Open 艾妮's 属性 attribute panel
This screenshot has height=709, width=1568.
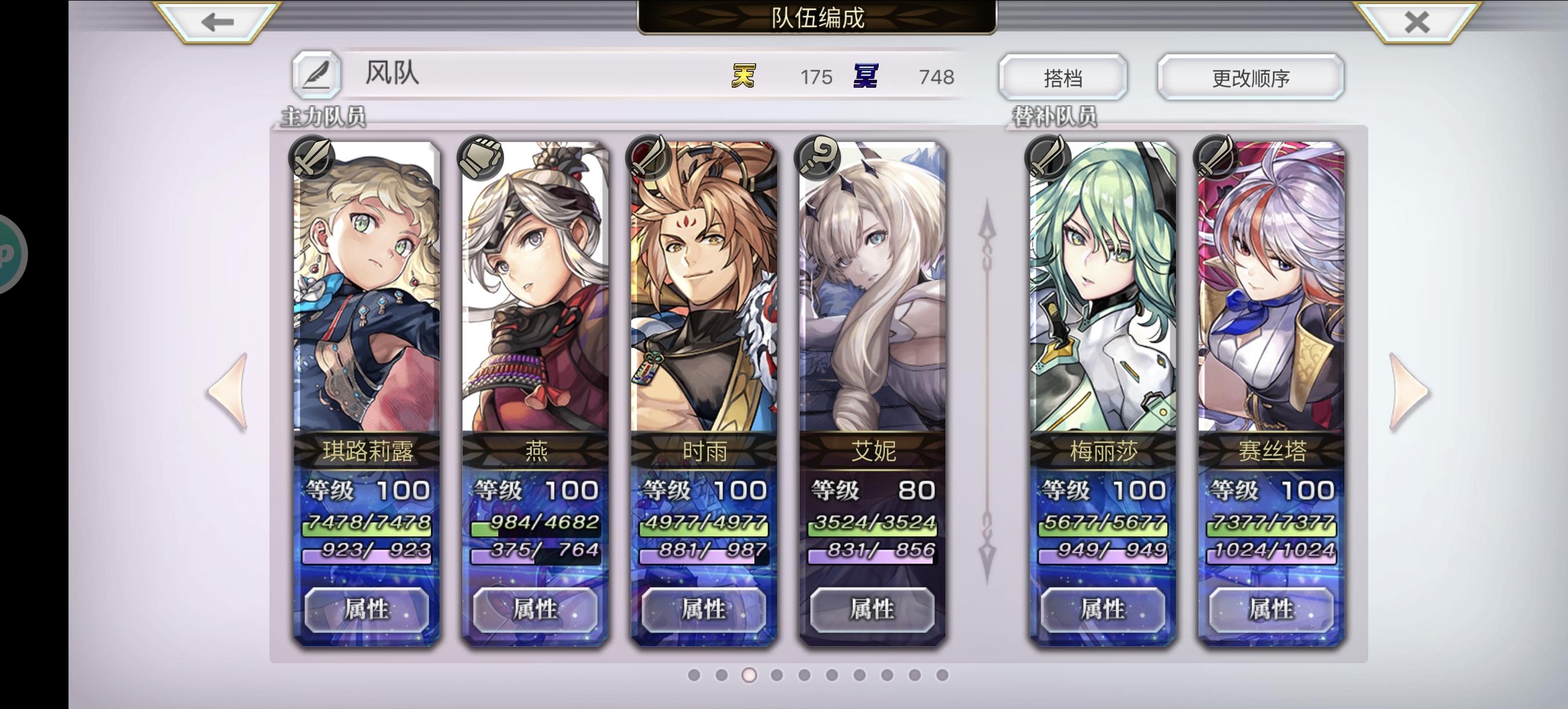(x=873, y=611)
